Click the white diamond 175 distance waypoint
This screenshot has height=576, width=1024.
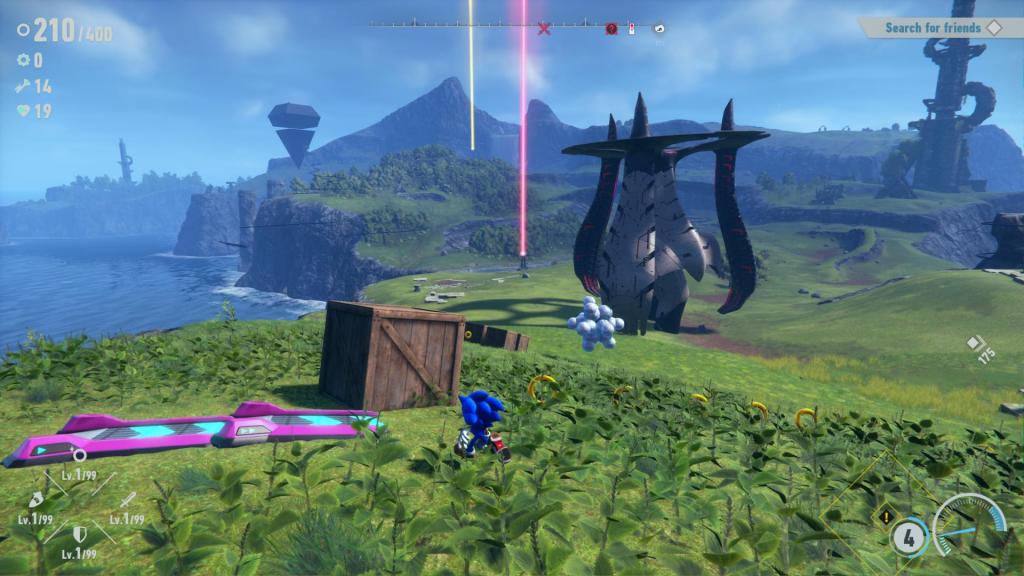click(x=975, y=343)
